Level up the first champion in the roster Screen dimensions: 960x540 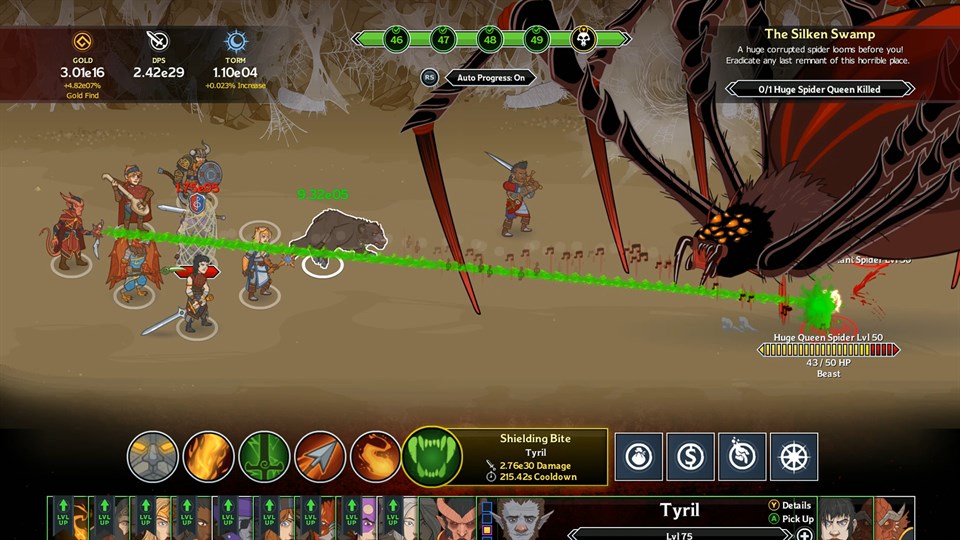tap(65, 520)
